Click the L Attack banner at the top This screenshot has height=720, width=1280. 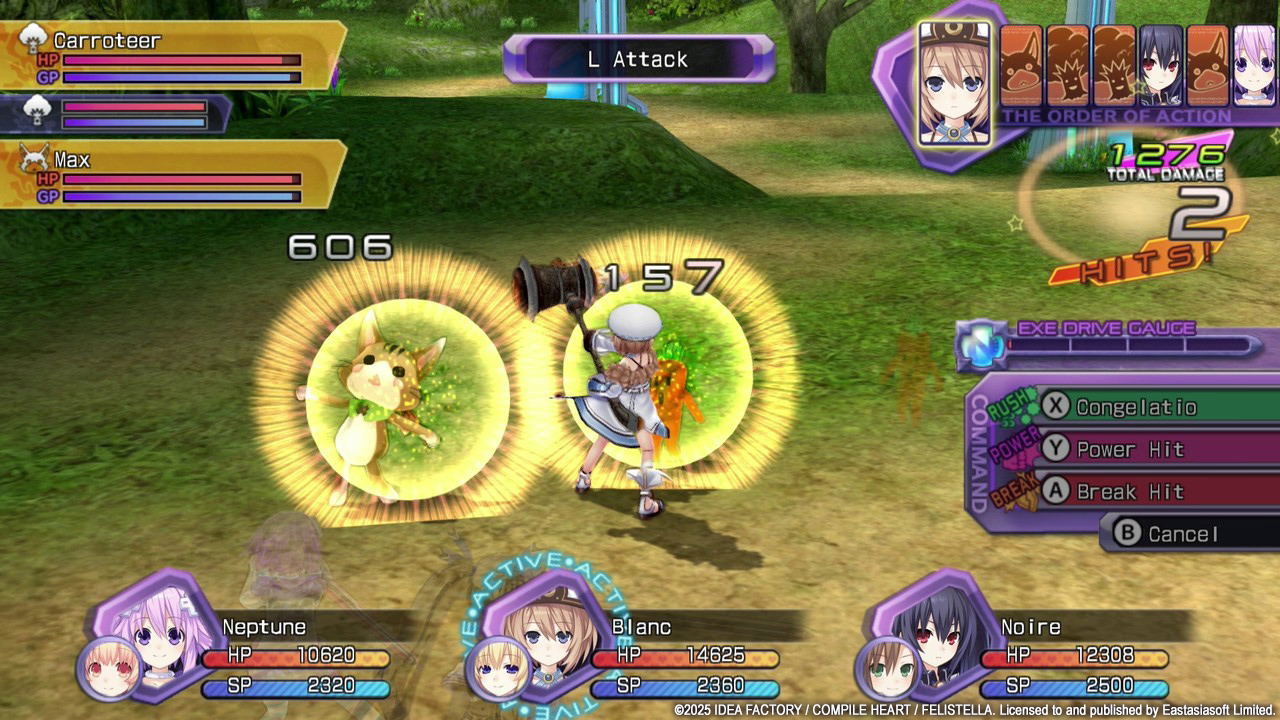tap(638, 60)
